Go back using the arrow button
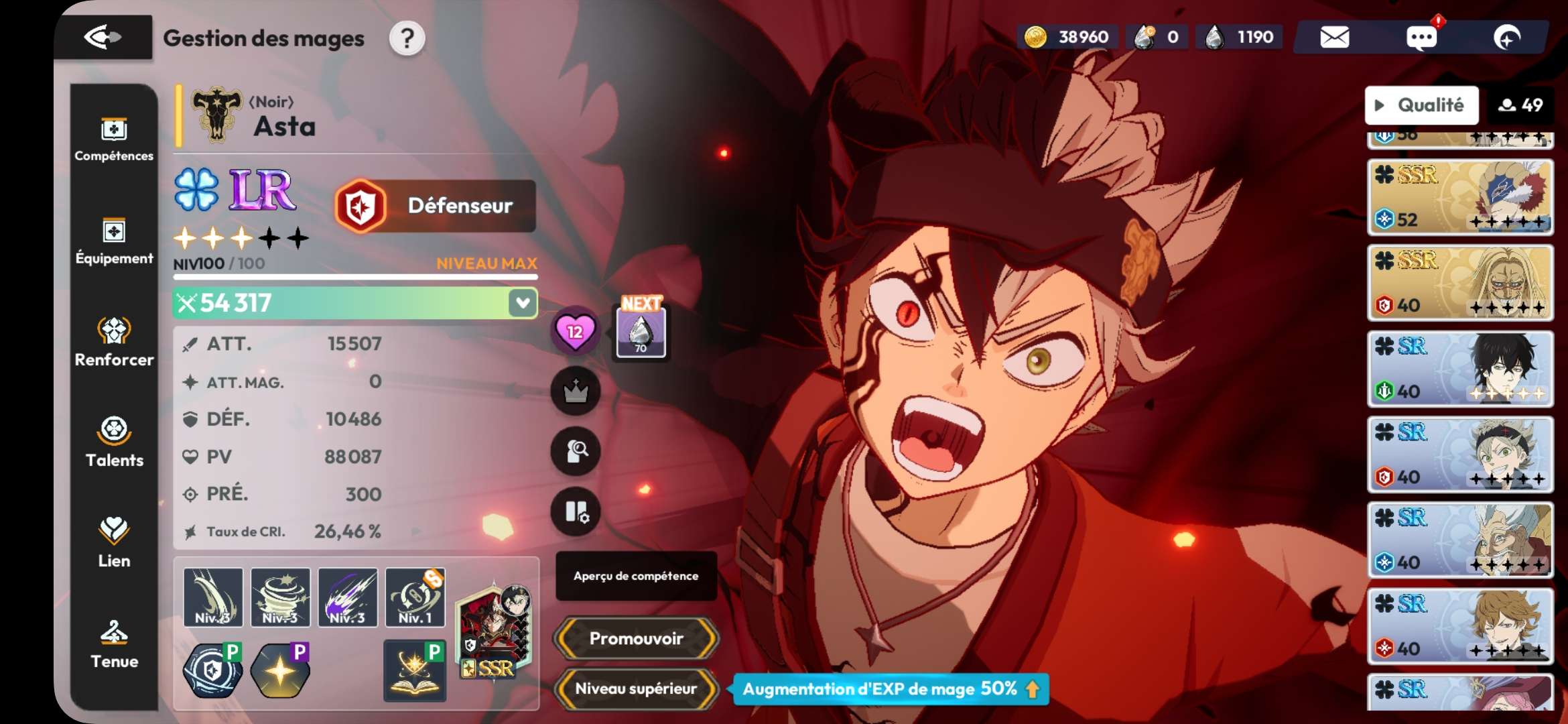This screenshot has width=1568, height=724. (x=103, y=38)
